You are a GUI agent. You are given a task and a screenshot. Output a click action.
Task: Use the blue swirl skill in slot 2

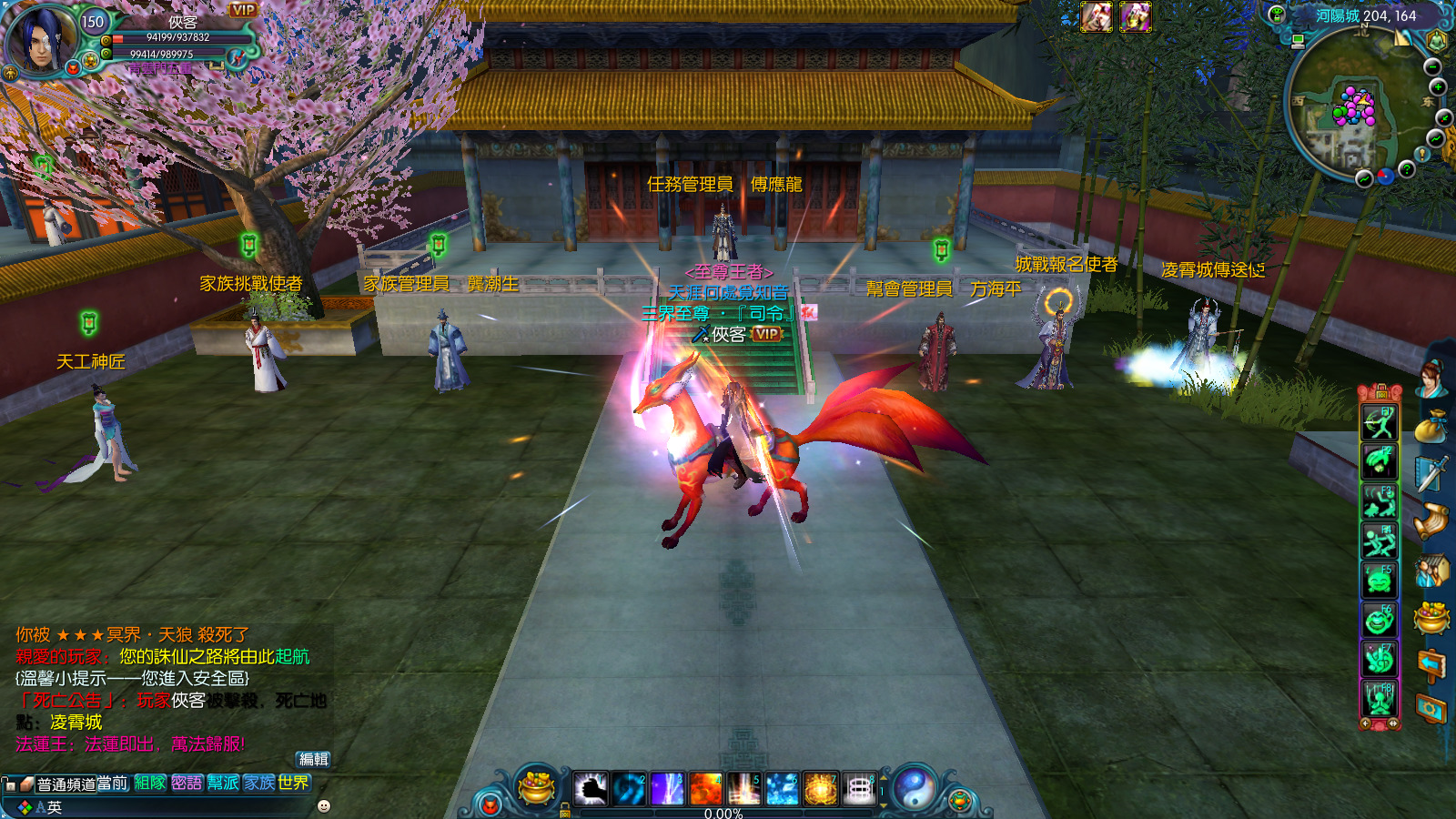pyautogui.click(x=629, y=788)
